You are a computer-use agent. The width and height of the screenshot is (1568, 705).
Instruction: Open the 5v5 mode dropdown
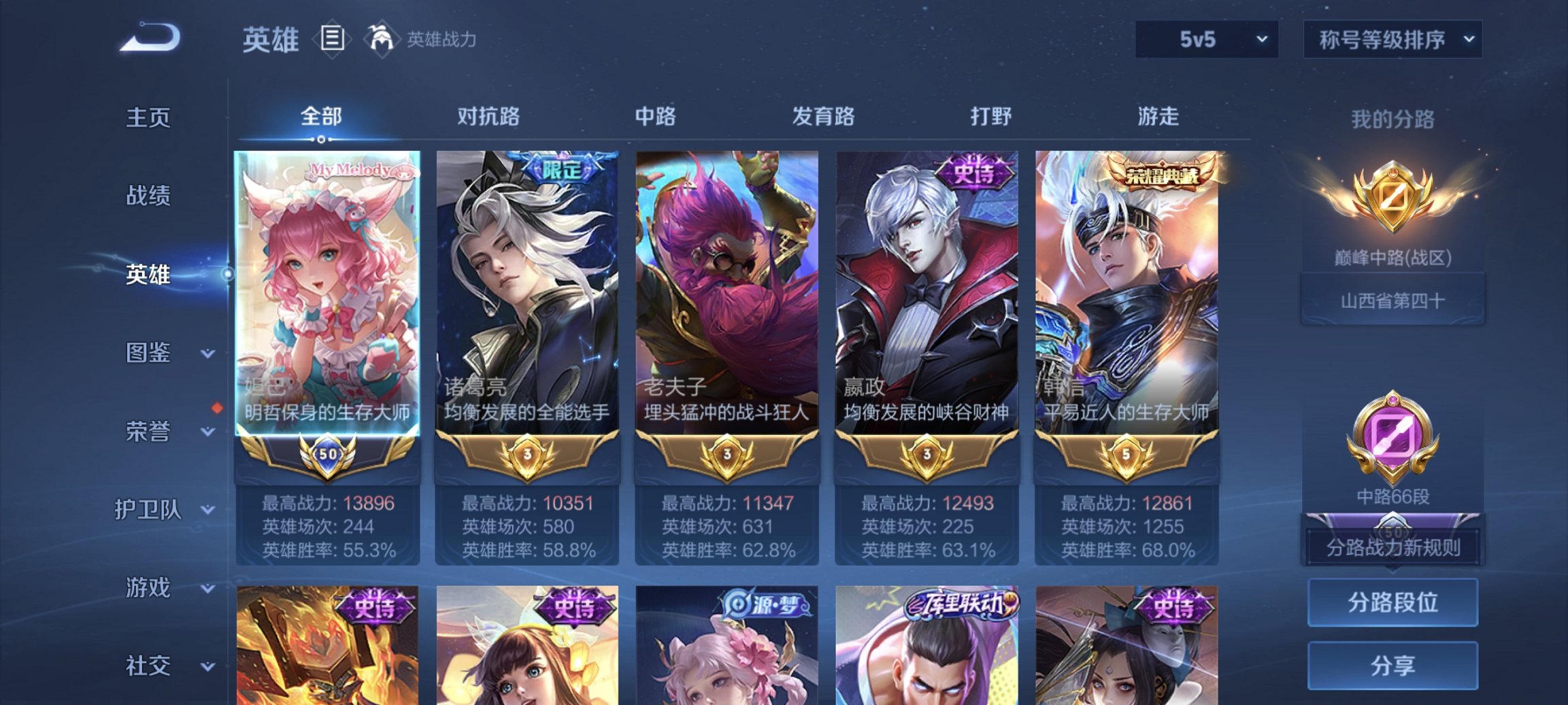(x=1207, y=39)
